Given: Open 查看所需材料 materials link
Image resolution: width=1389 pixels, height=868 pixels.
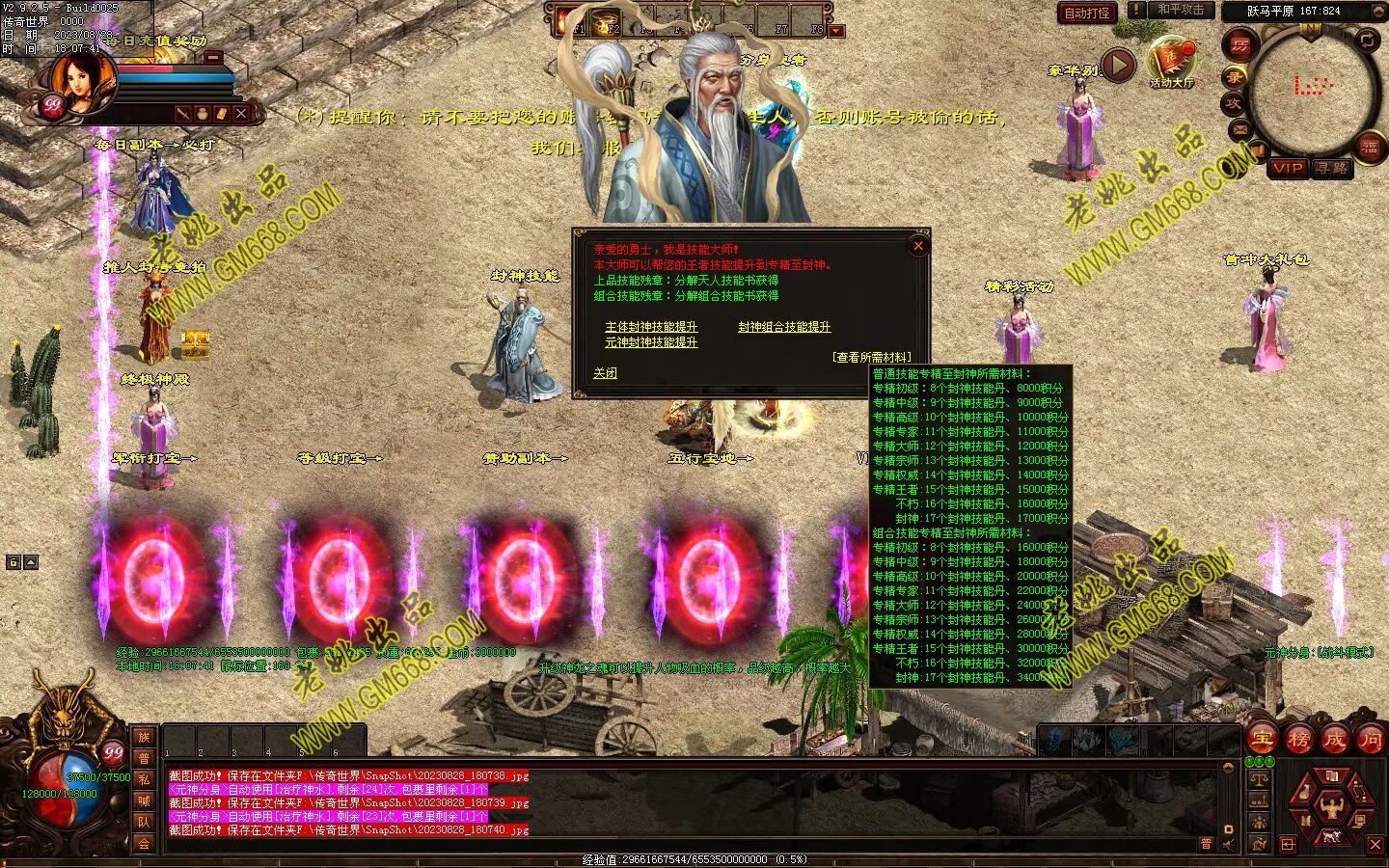Looking at the screenshot, I should click(871, 357).
